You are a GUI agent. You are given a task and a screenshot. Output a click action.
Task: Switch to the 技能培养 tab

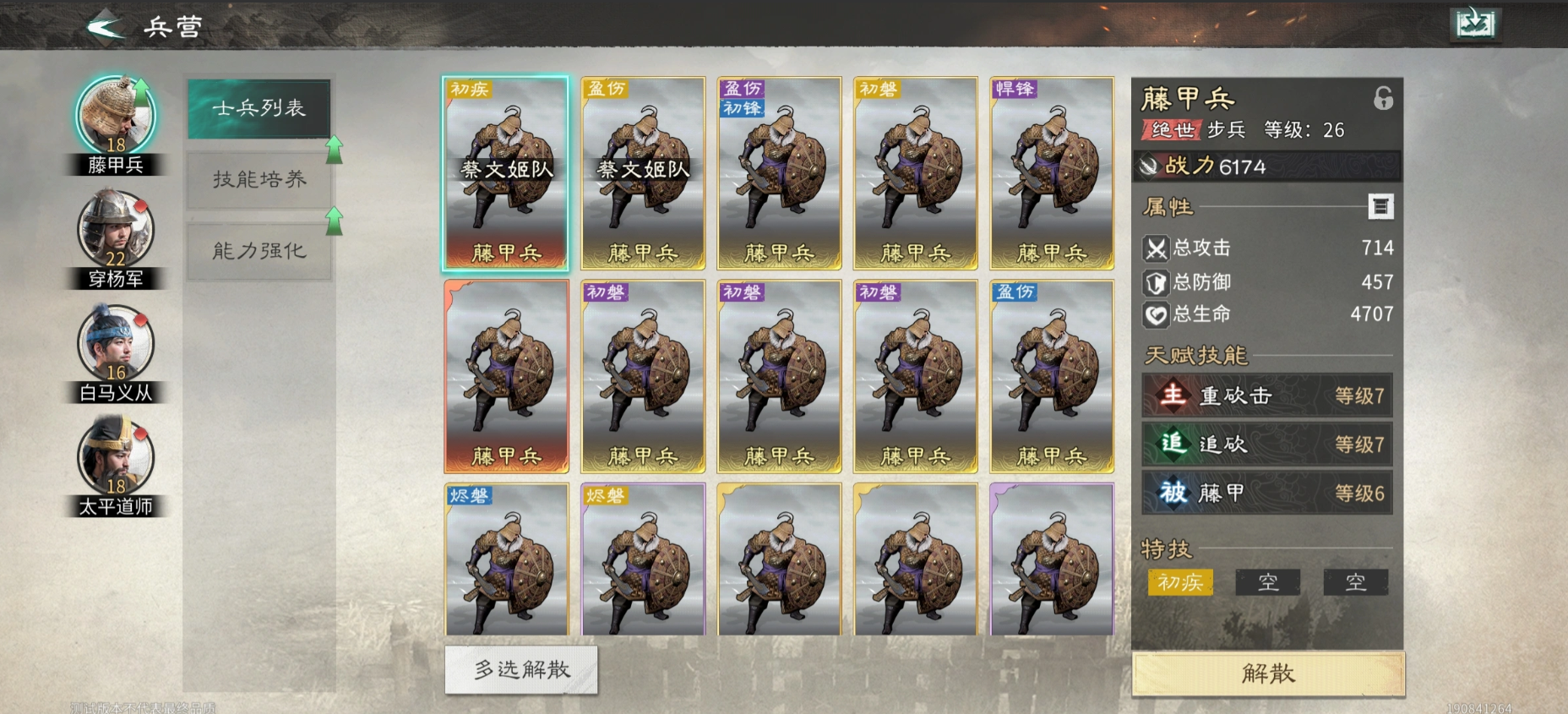258,180
